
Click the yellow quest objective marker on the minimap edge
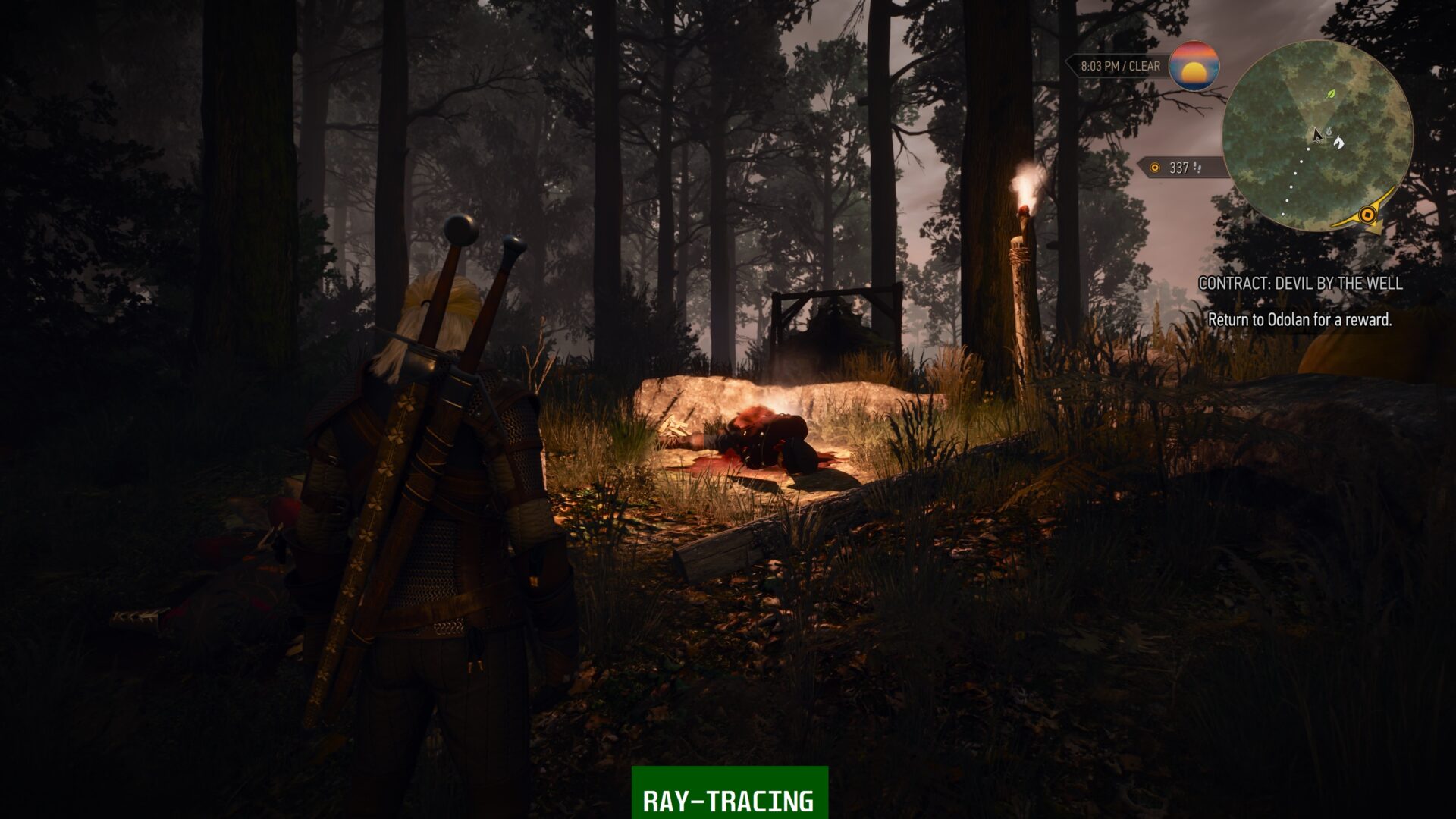coord(1366,215)
